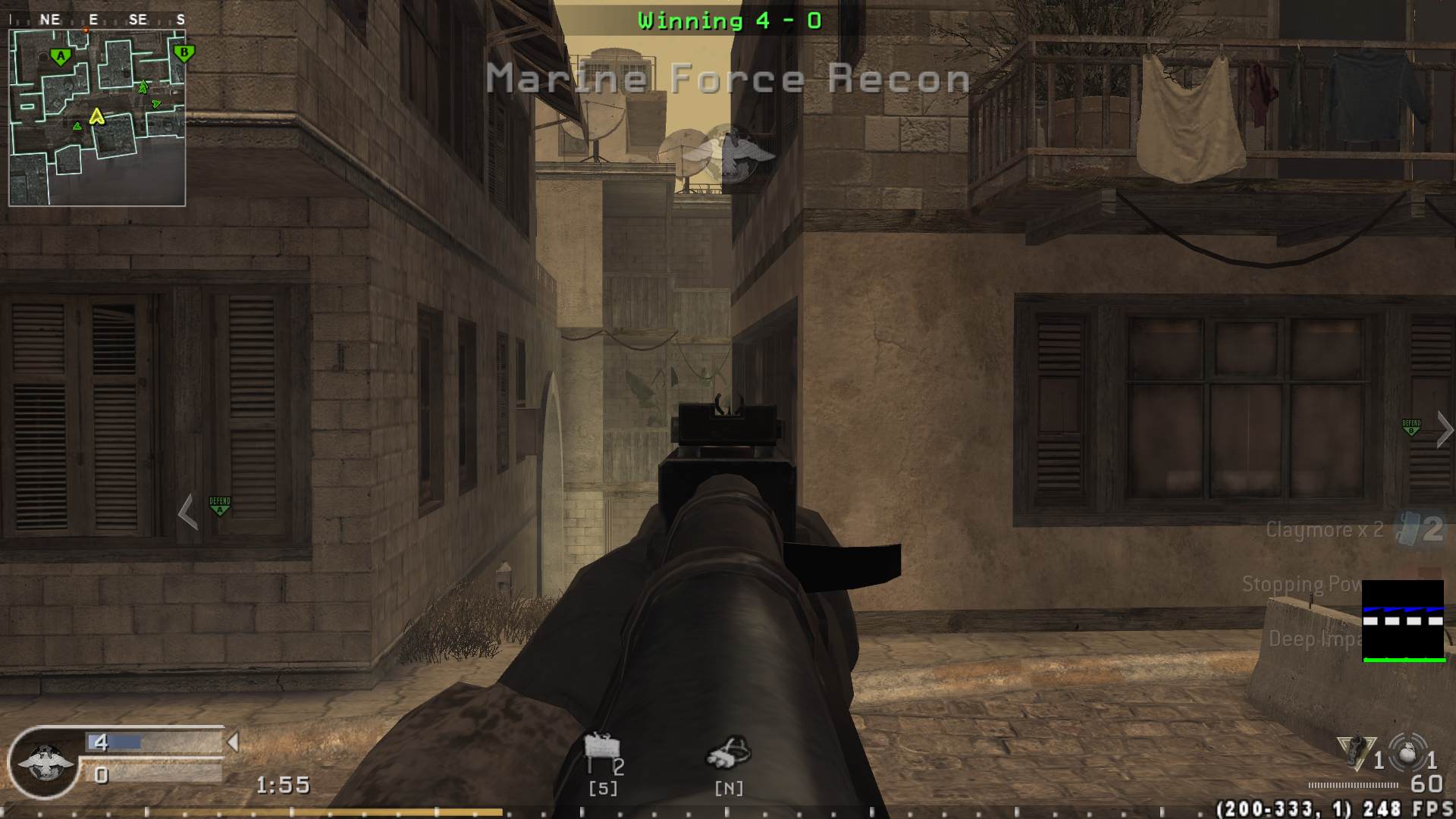Toggle the DEFEND B objective marker

[1411, 426]
